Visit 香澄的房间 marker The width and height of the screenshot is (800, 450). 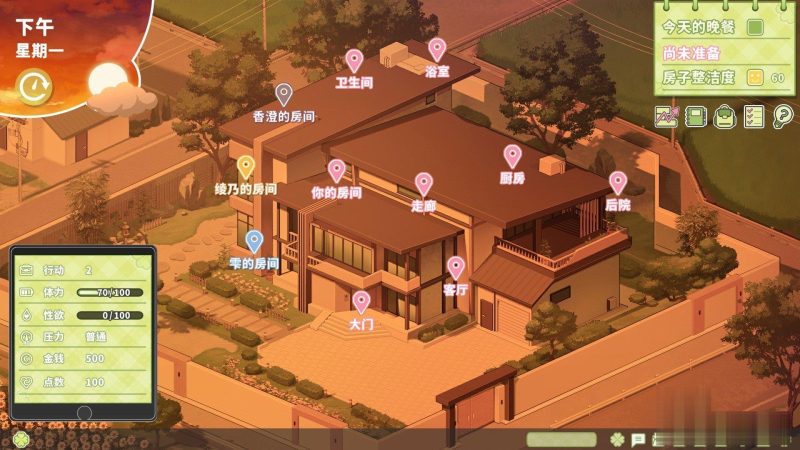284,95
